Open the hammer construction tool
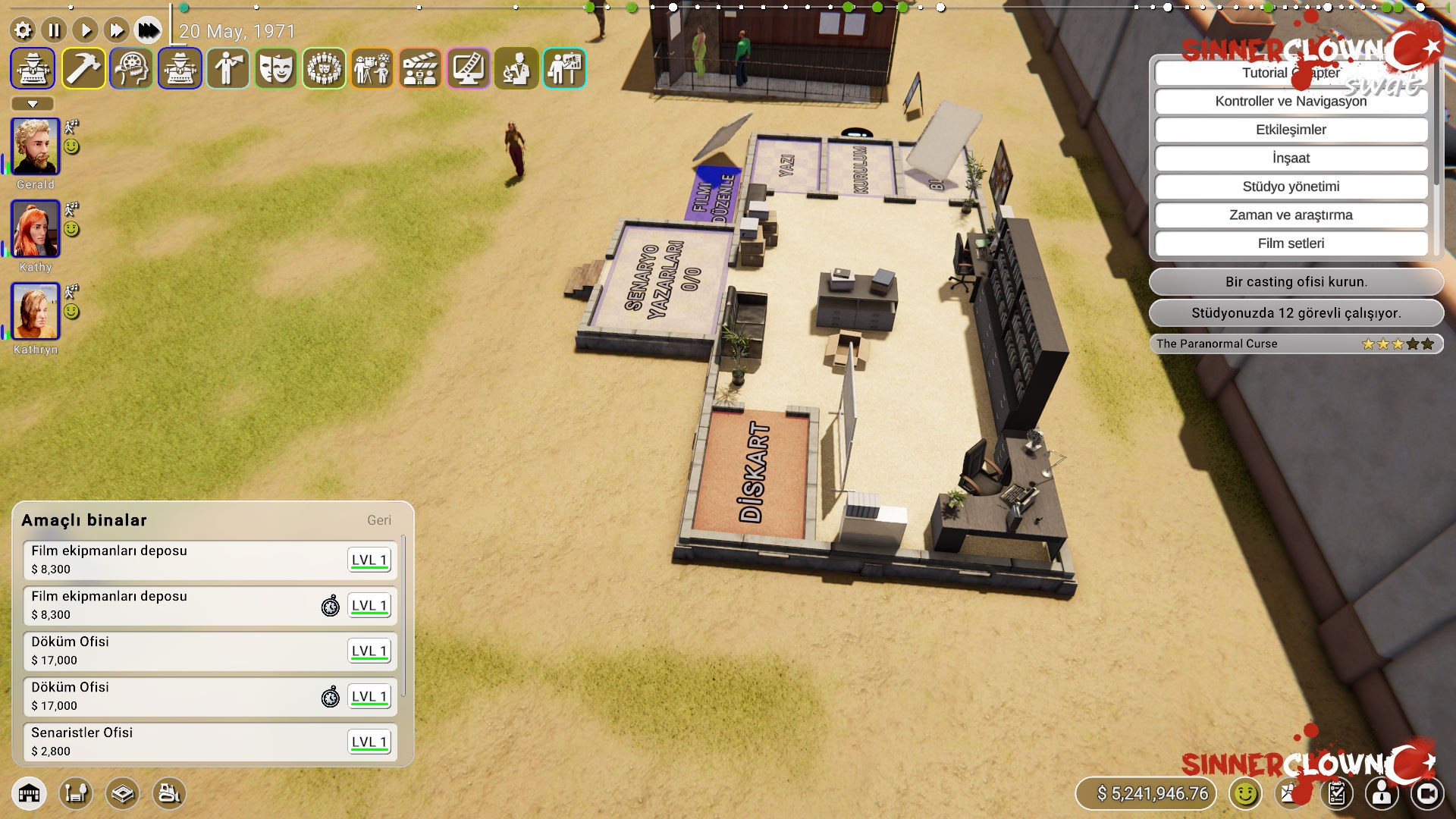 point(83,68)
